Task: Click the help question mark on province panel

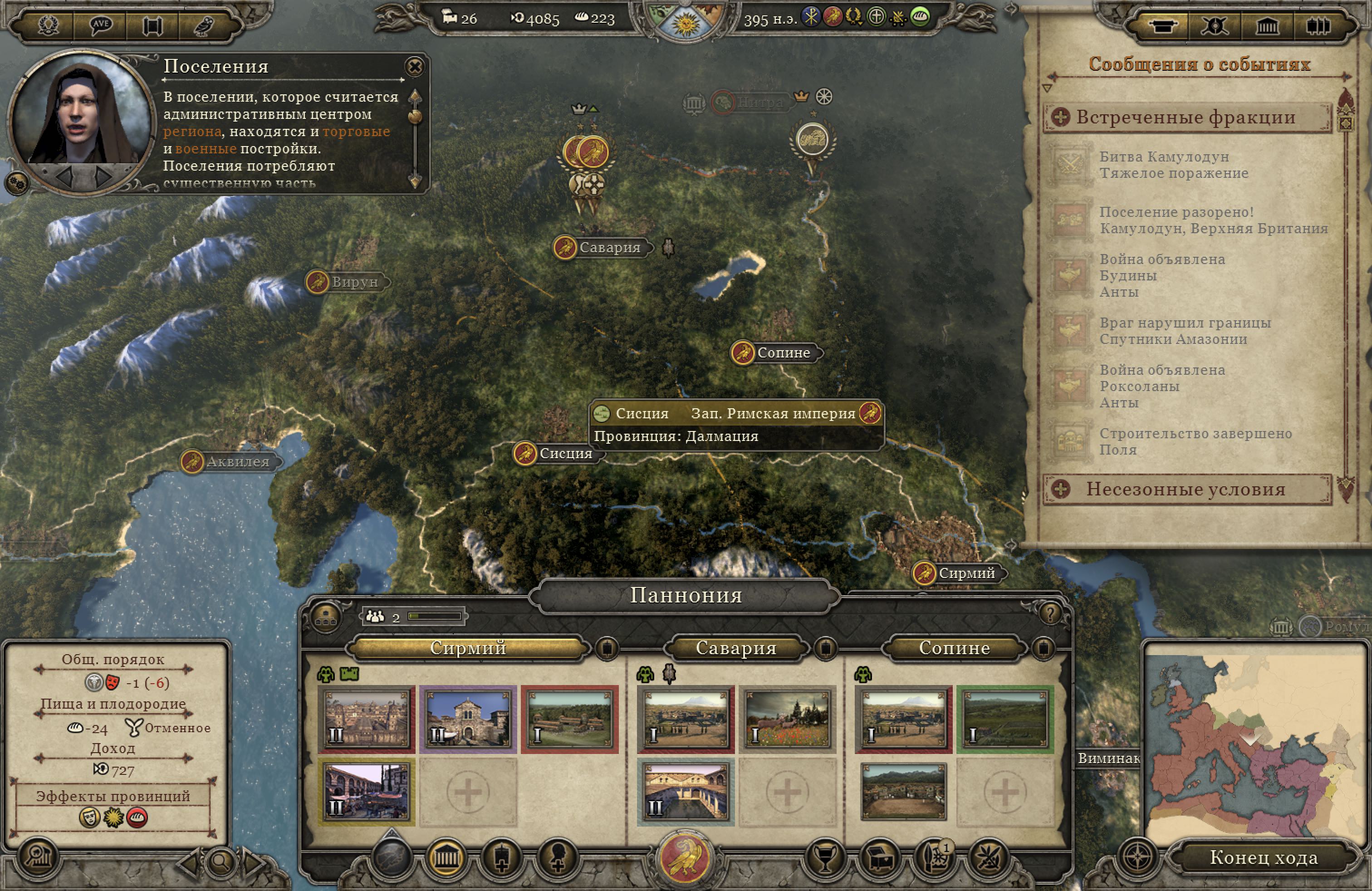Action: (1050, 614)
